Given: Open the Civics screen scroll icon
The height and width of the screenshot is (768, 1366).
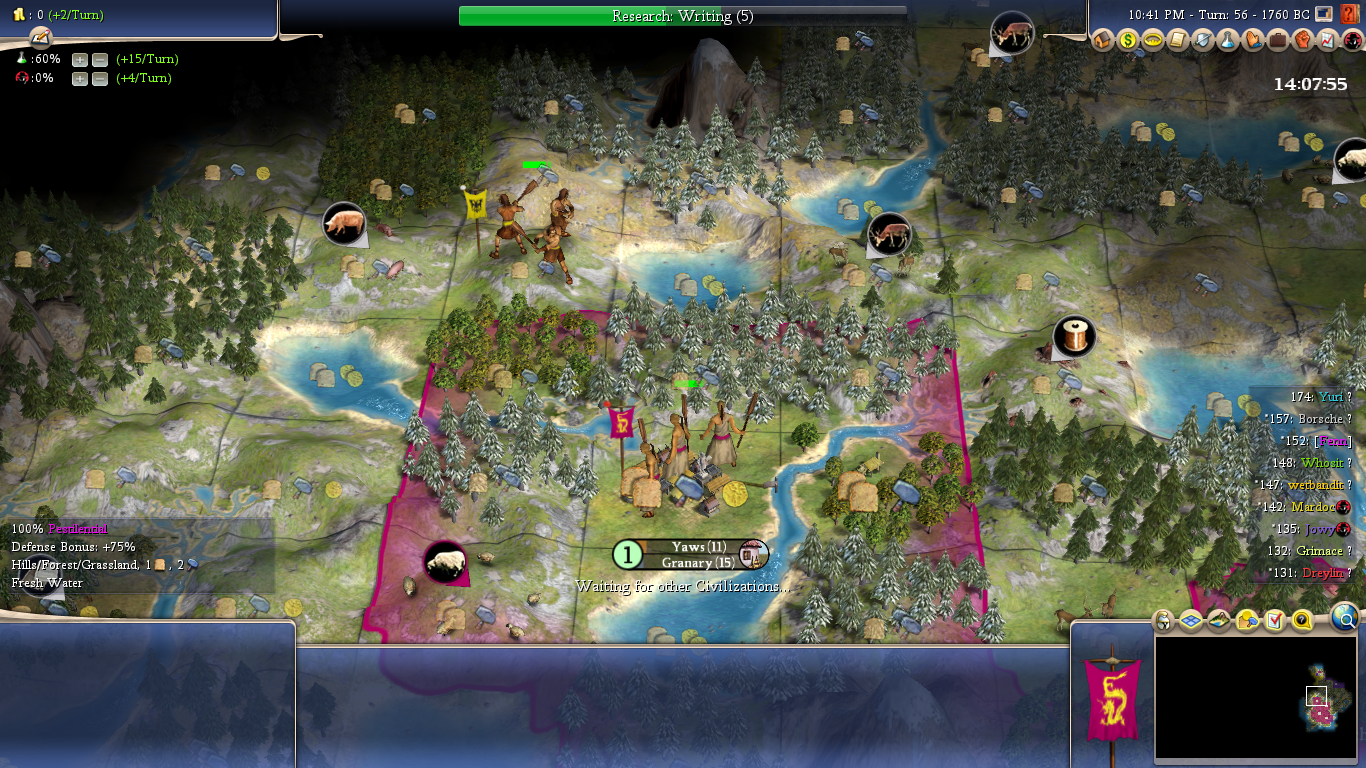Looking at the screenshot, I should pyautogui.click(x=1178, y=41).
